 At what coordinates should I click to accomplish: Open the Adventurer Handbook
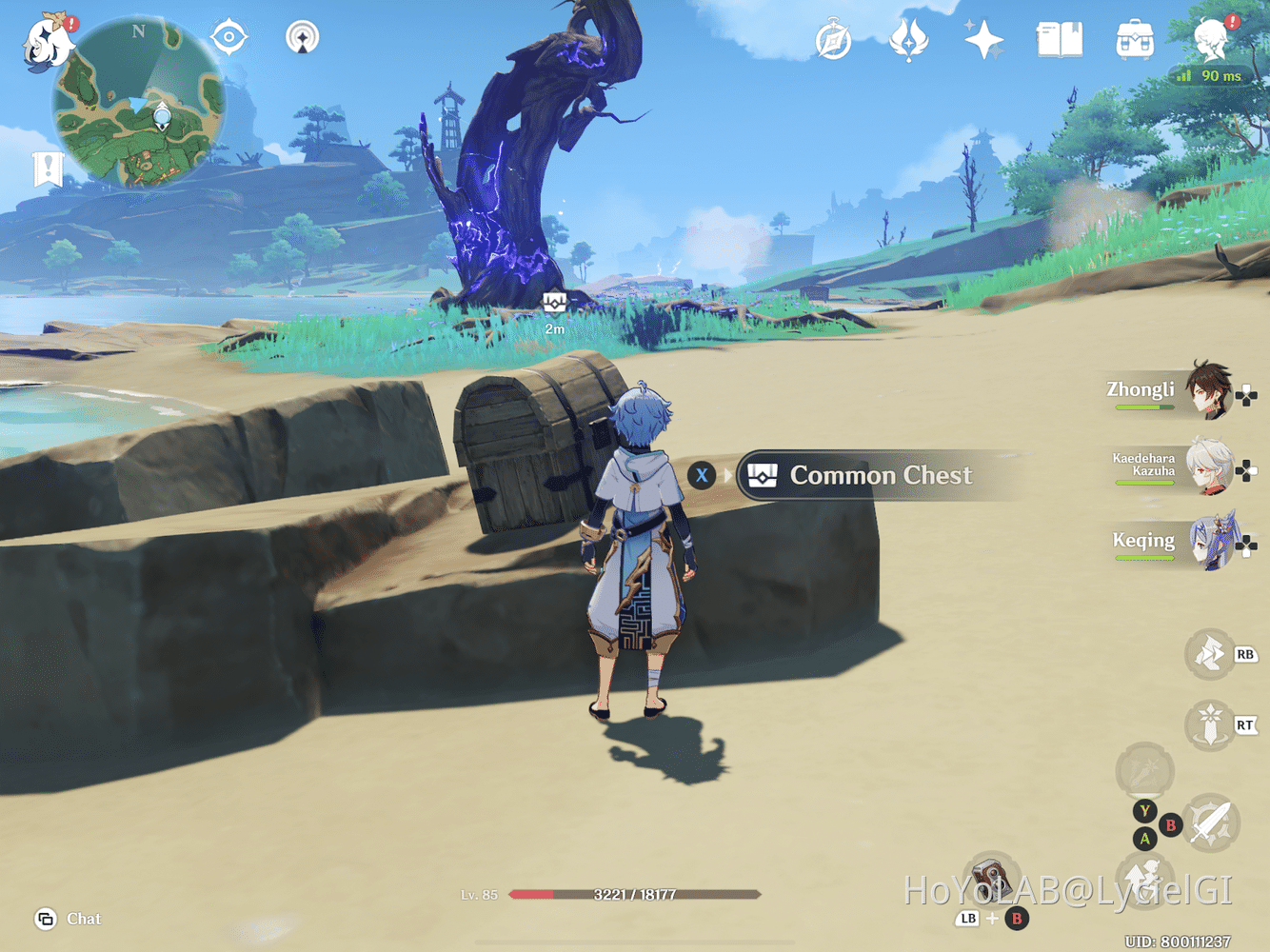point(1060,40)
